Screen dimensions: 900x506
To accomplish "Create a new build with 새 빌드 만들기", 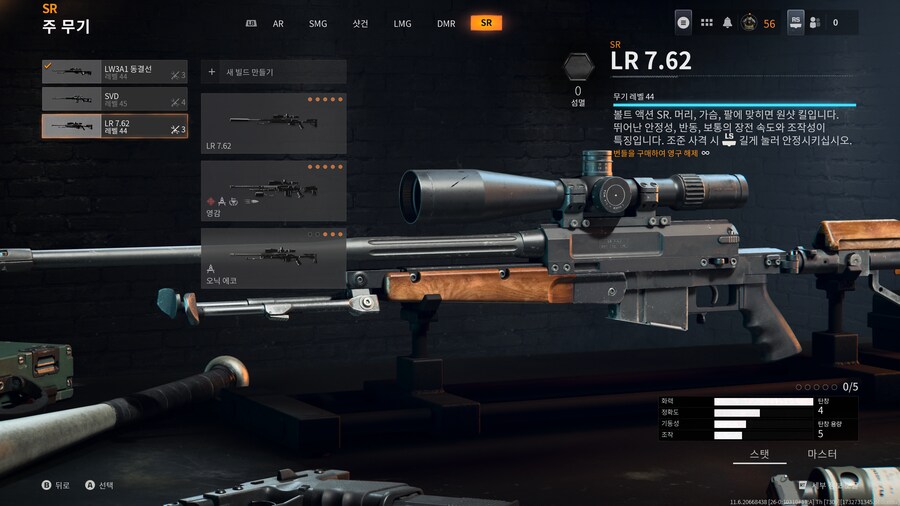I will 274,72.
